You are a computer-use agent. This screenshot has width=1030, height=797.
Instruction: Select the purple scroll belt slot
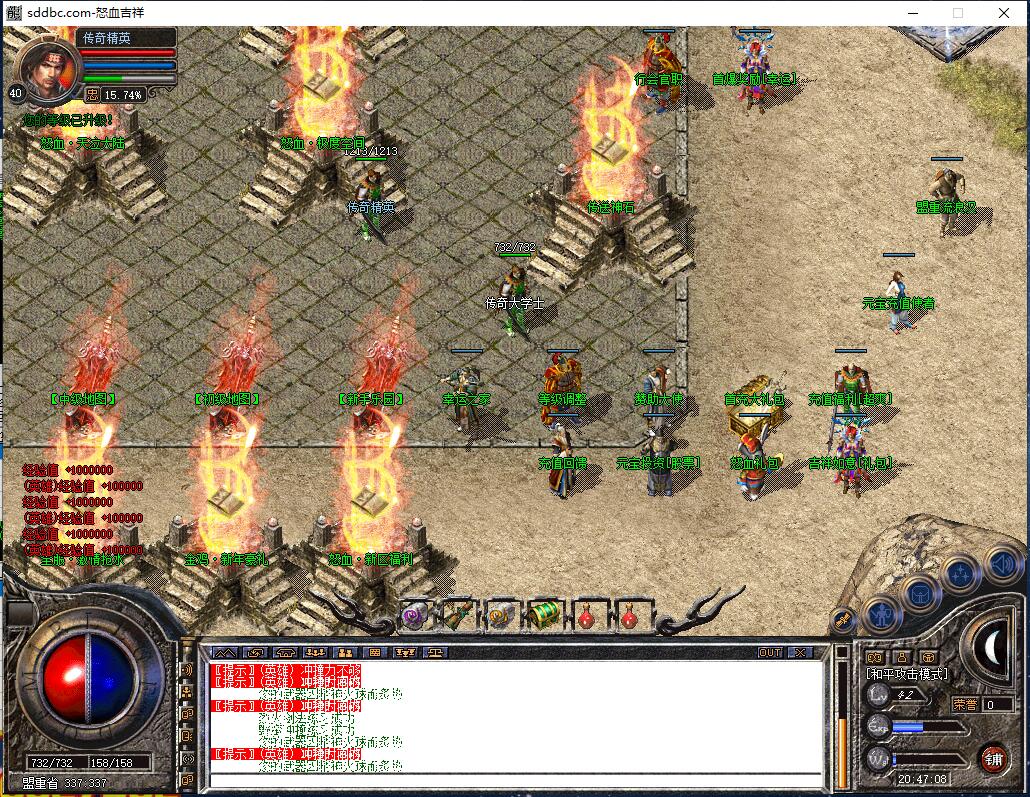414,616
